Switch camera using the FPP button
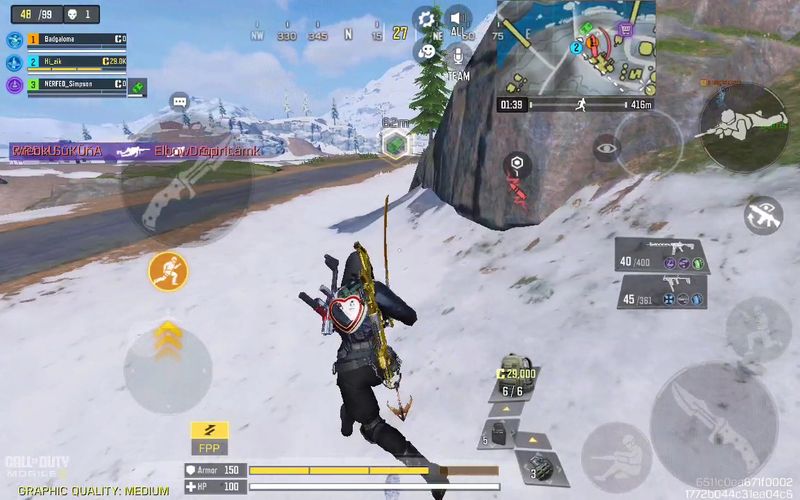 210,436
